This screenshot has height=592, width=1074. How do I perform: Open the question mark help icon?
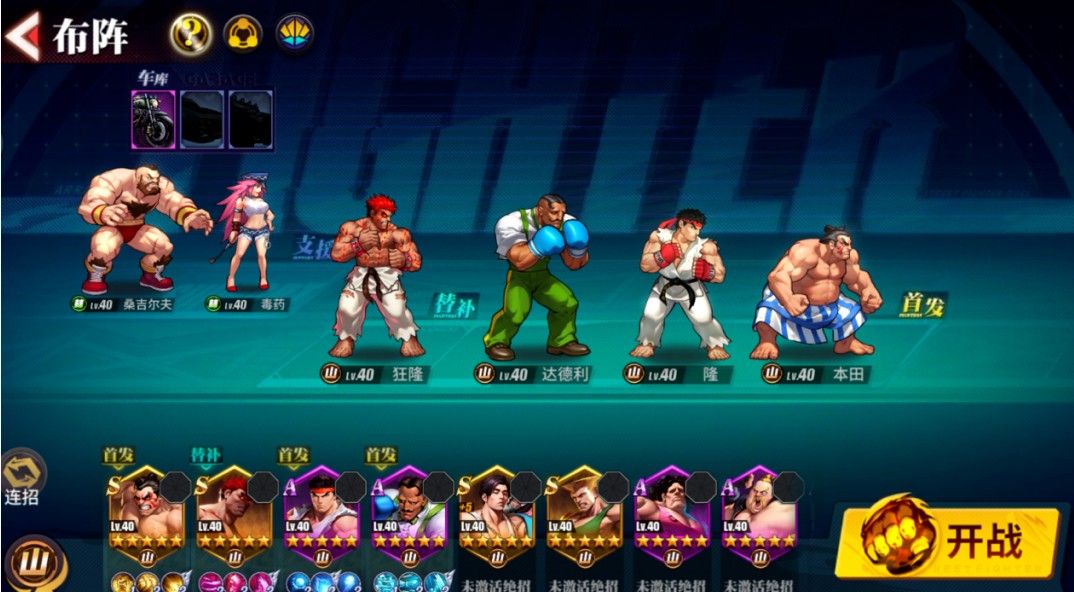(x=189, y=35)
